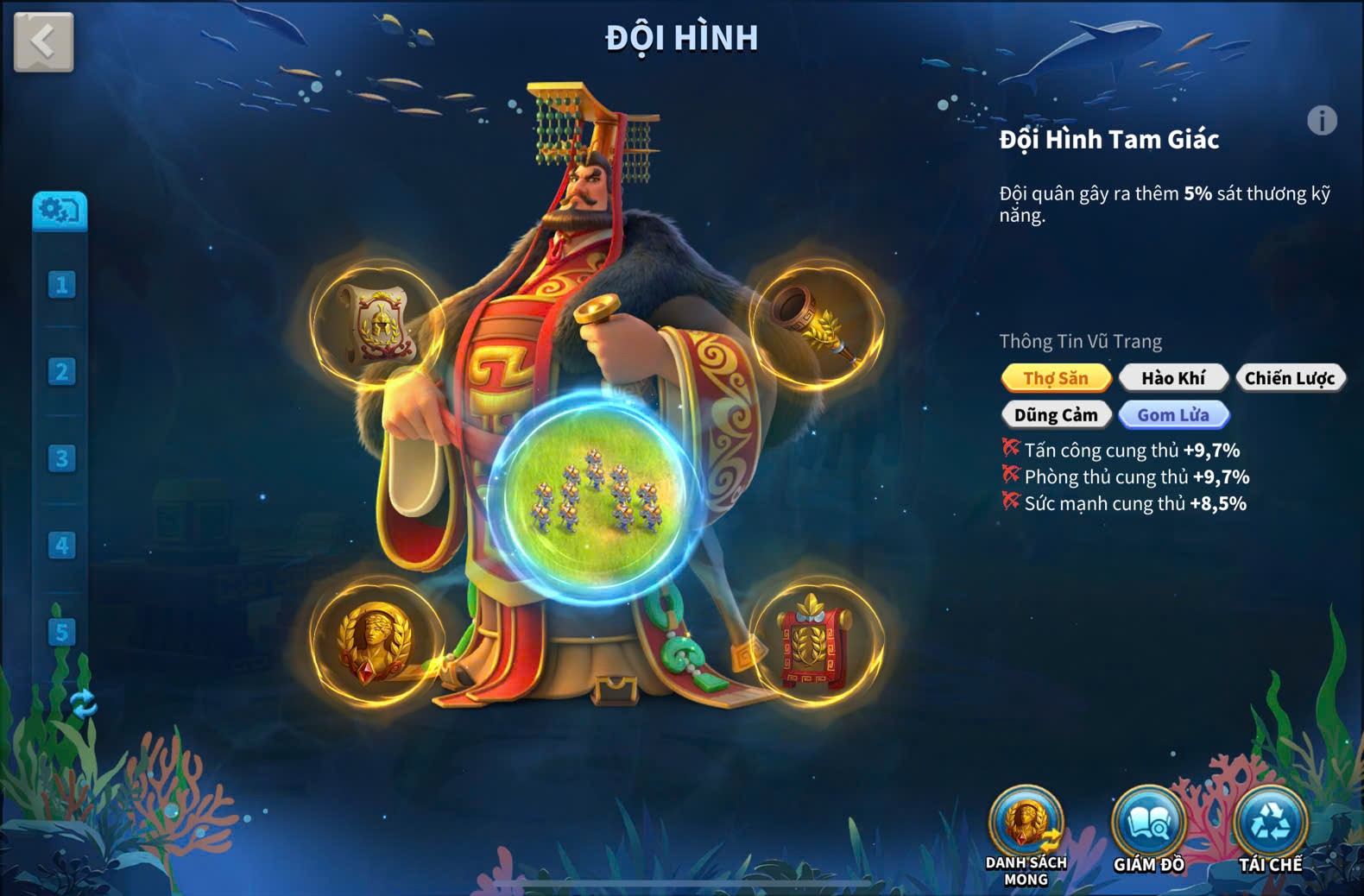Open the formation preset settings gear

coord(60,211)
